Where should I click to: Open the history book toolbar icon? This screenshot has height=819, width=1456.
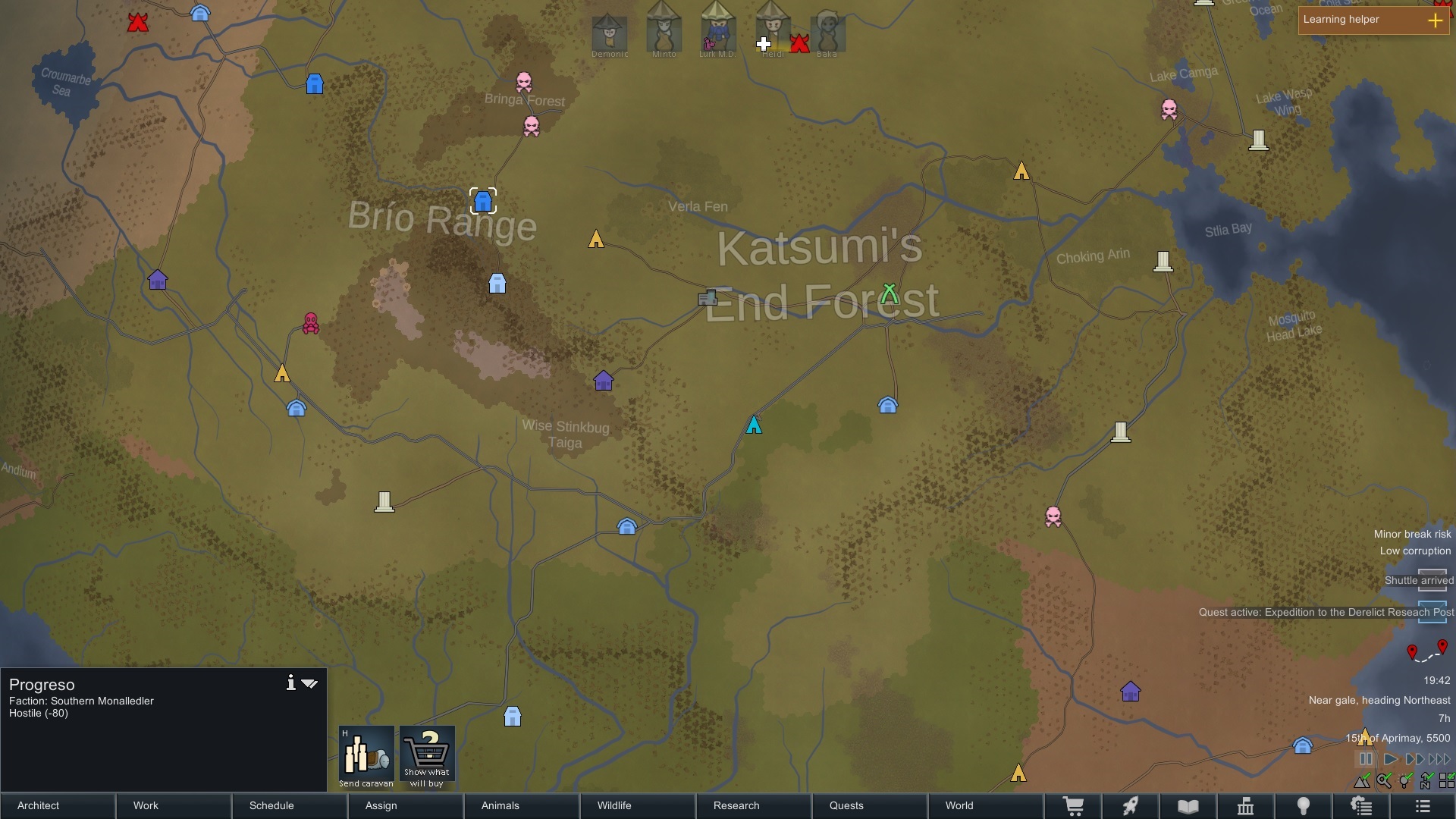pos(1188,806)
